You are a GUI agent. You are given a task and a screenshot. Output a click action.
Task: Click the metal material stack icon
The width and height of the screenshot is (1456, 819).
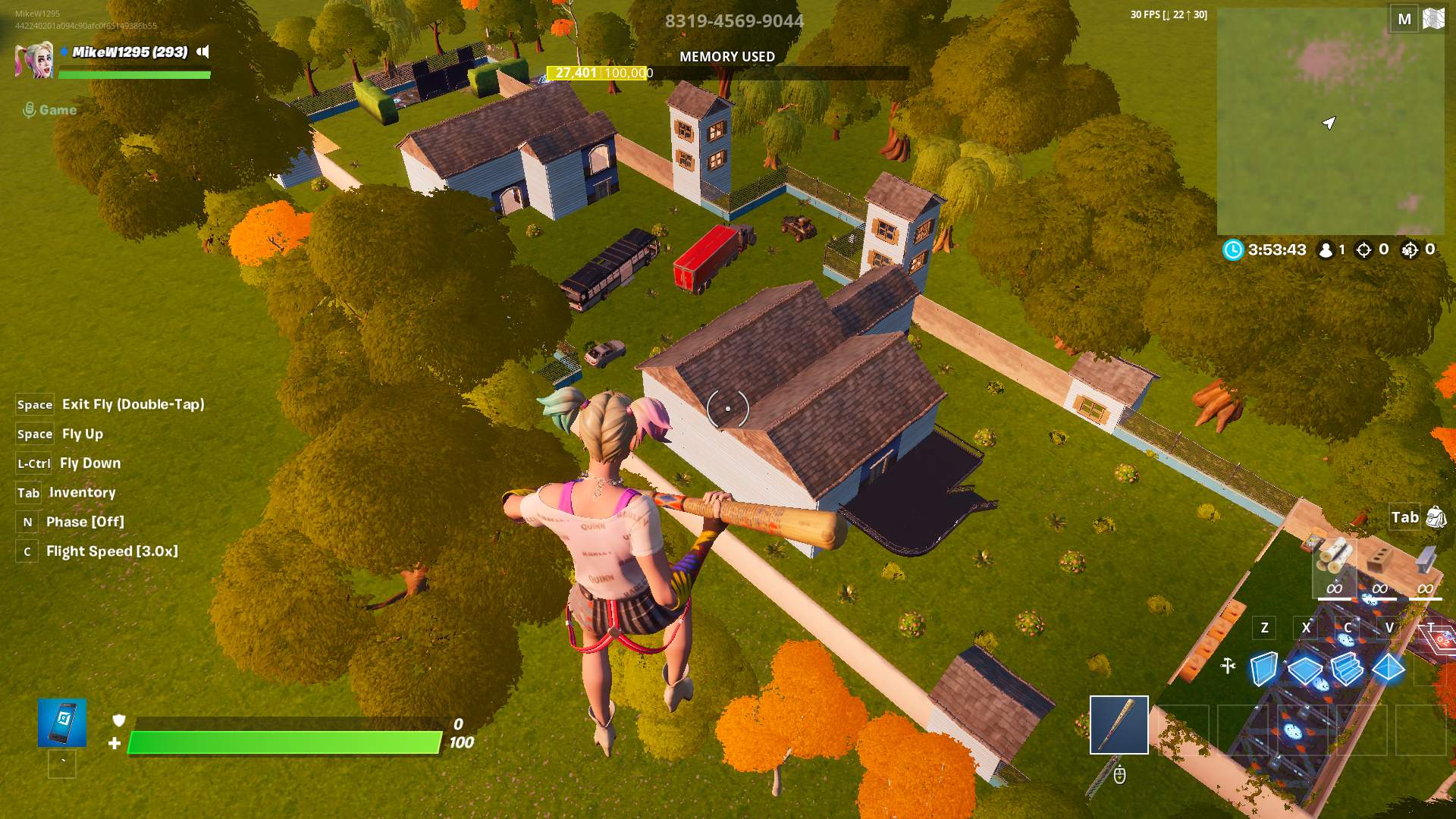pos(1425,559)
